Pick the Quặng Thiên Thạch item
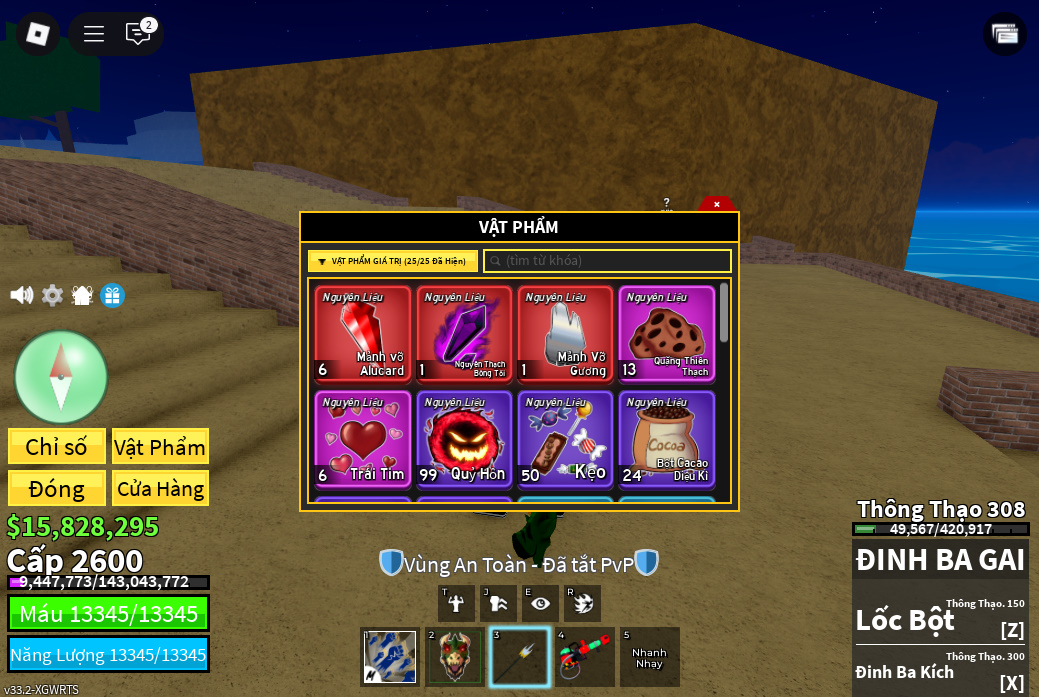This screenshot has height=697, width=1039. click(666, 334)
